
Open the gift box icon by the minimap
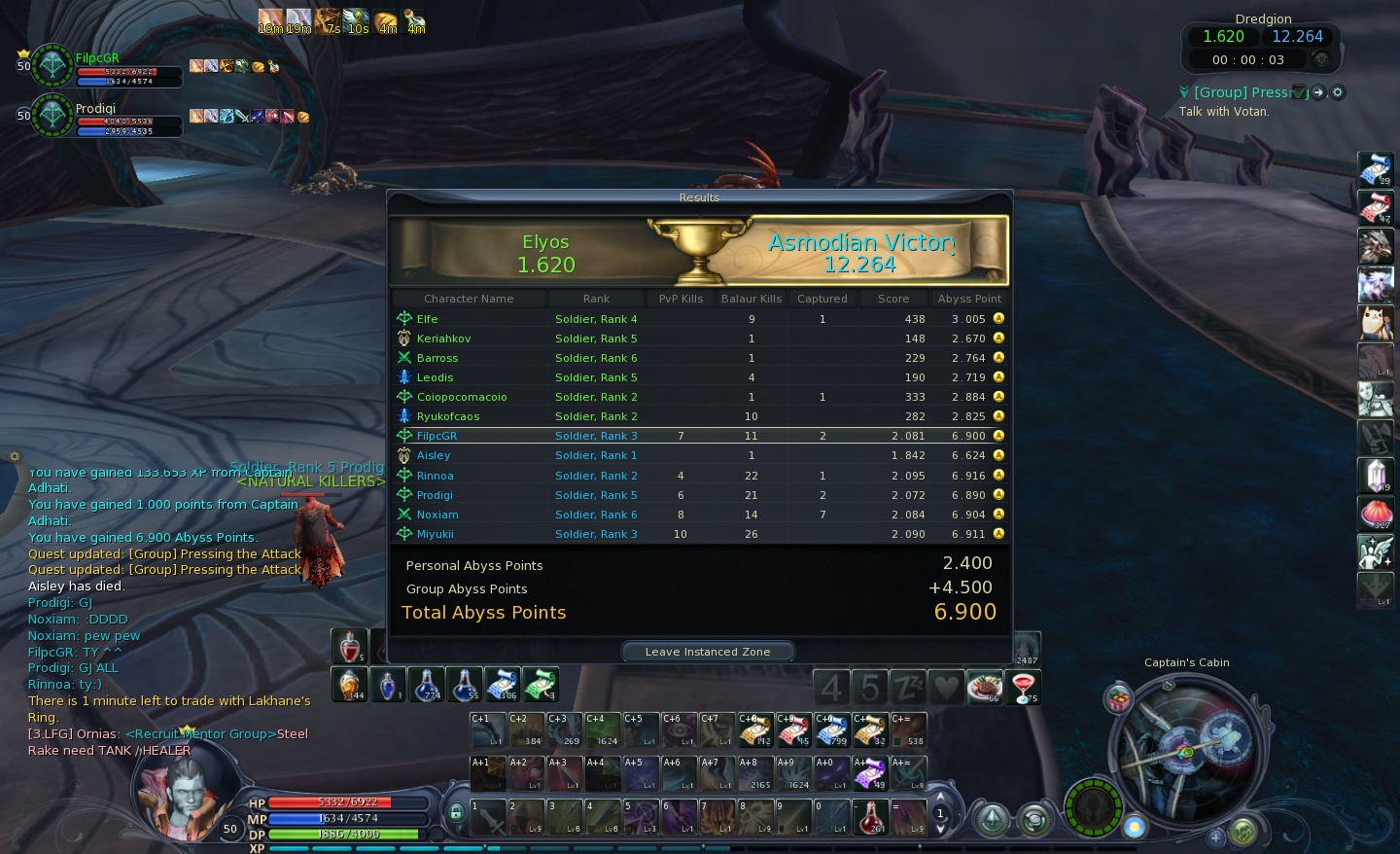pyautogui.click(x=1119, y=698)
